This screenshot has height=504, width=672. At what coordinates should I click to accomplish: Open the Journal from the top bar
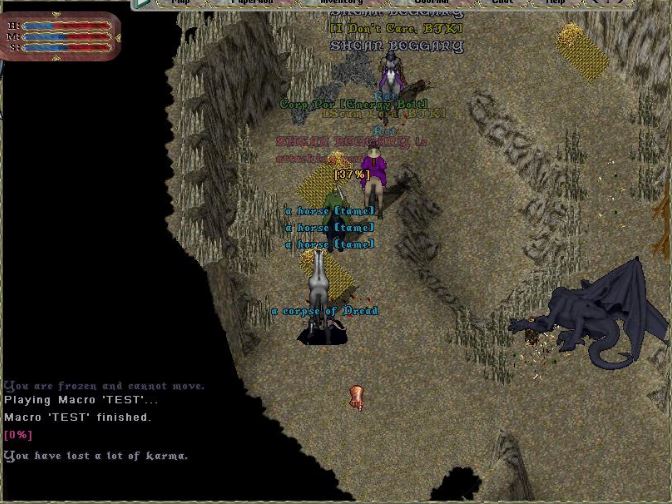432,3
